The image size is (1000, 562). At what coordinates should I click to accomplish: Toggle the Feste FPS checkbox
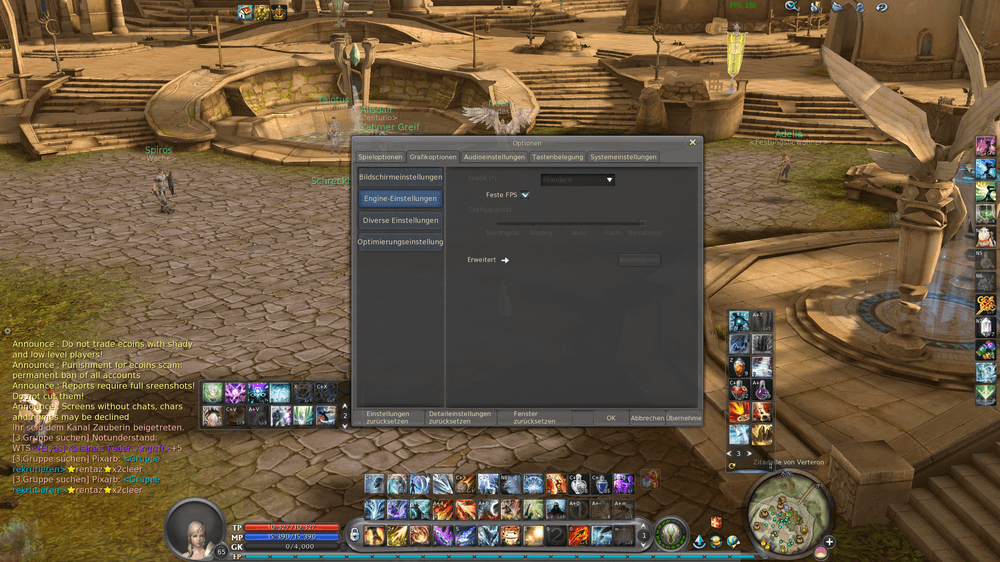pyautogui.click(x=525, y=195)
